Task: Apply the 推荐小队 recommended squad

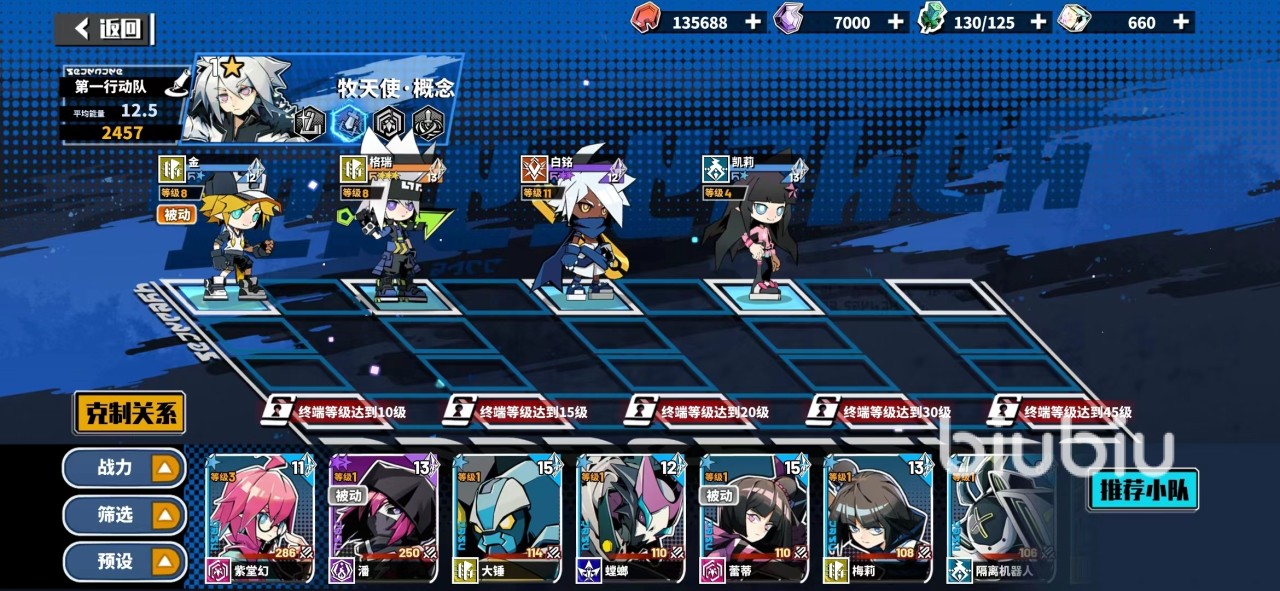Action: tap(1143, 490)
